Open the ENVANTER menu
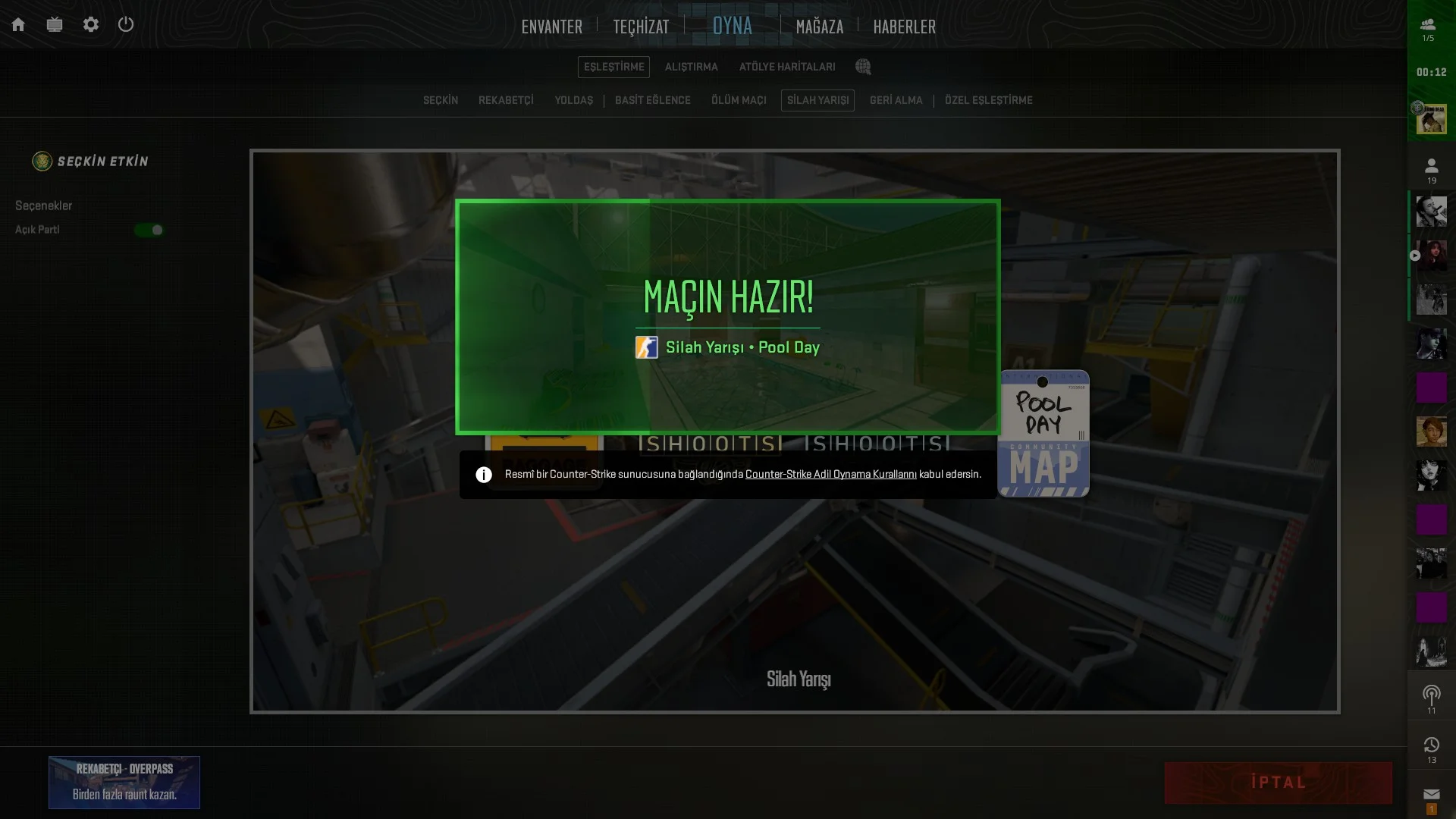This screenshot has height=819, width=1456. click(x=551, y=27)
